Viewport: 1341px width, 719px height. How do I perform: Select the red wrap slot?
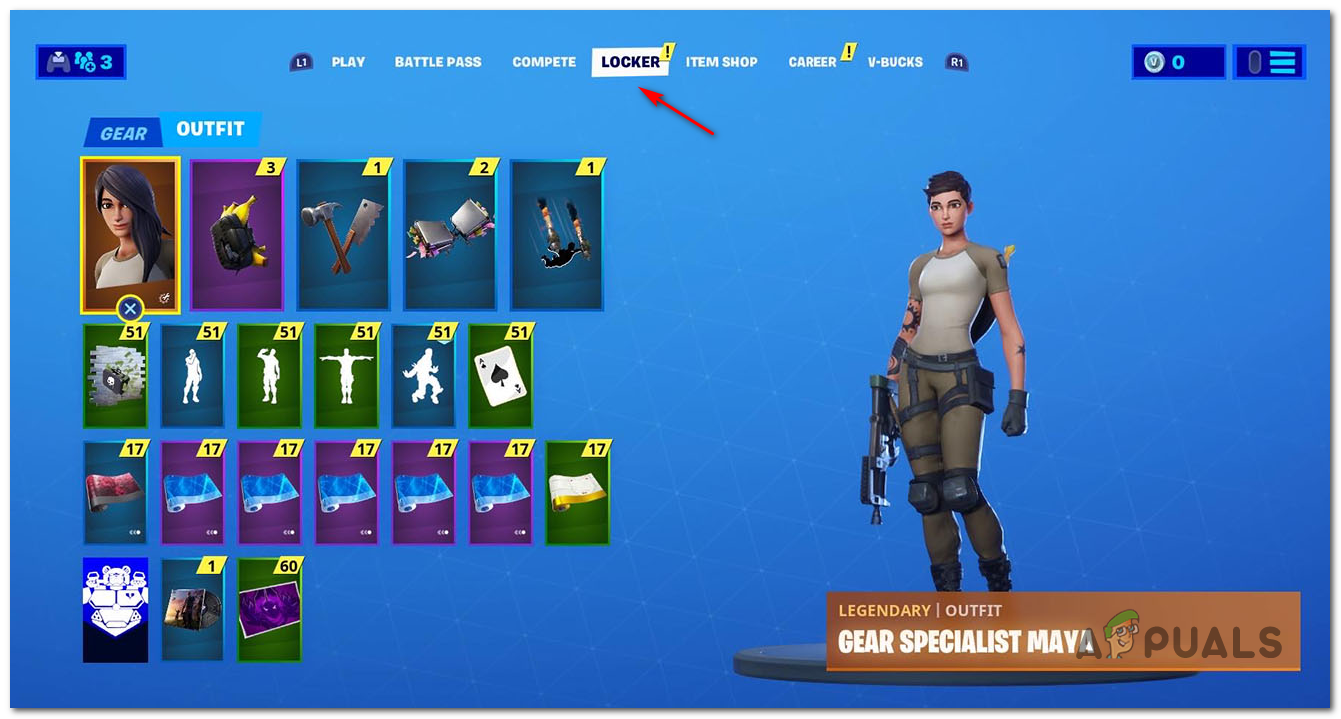click(116, 493)
